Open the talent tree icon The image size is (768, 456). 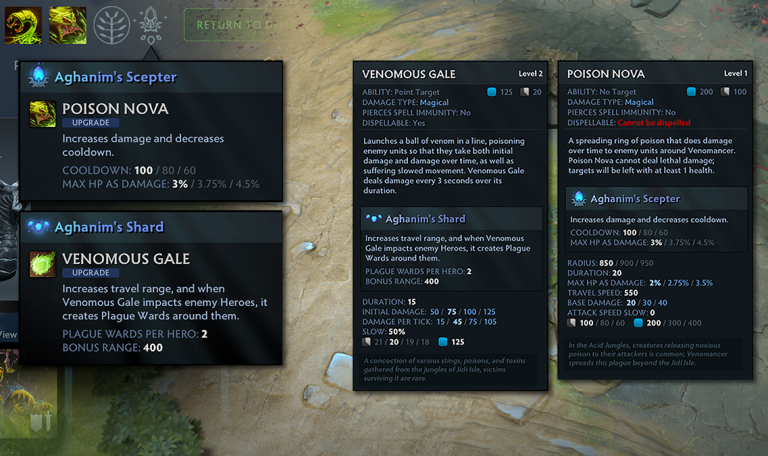click(111, 25)
